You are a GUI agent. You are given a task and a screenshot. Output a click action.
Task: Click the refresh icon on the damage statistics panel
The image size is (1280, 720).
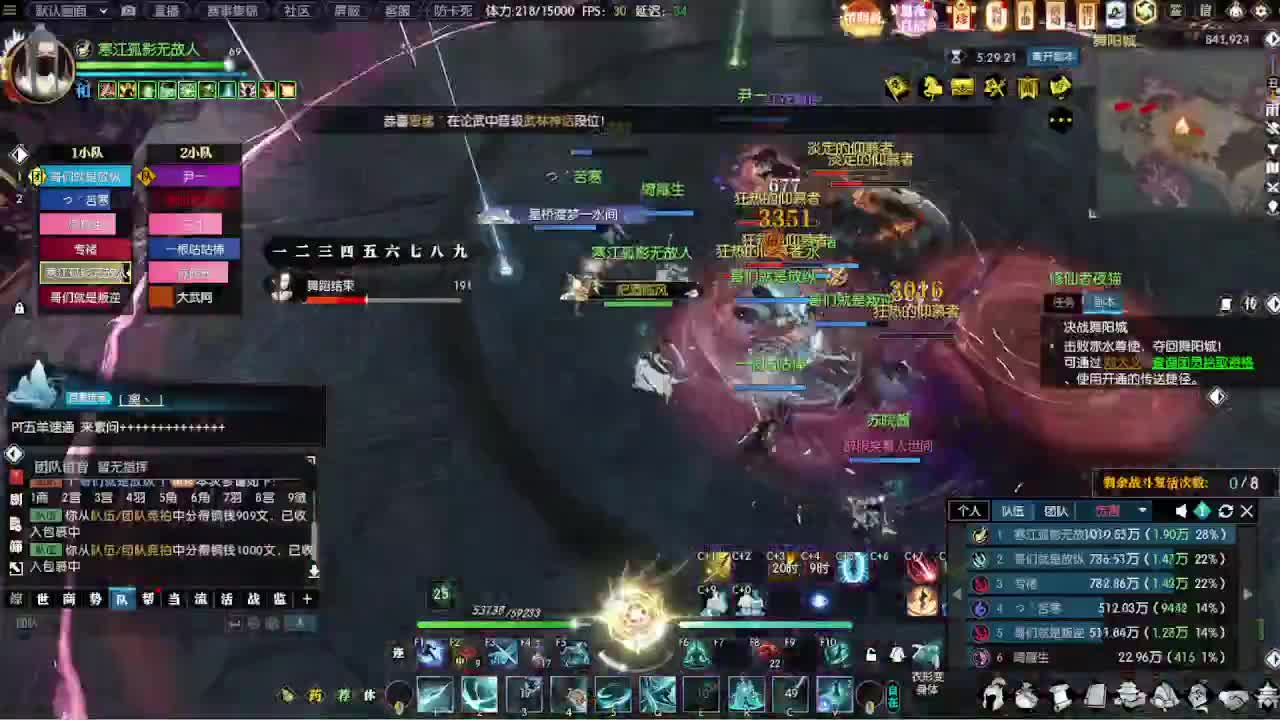point(1225,511)
